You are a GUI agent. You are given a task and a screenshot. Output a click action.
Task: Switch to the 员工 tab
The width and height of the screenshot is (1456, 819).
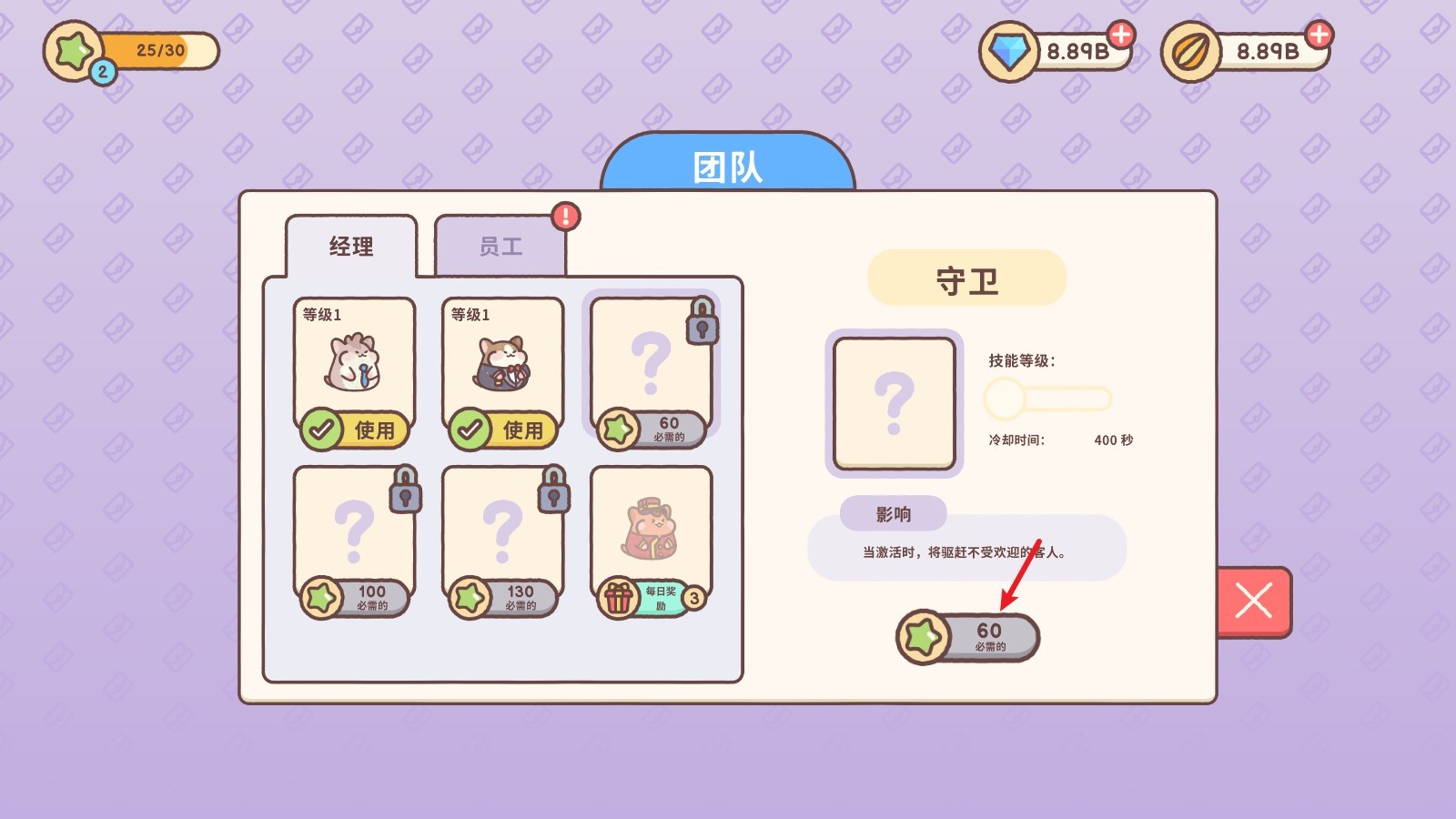click(501, 246)
